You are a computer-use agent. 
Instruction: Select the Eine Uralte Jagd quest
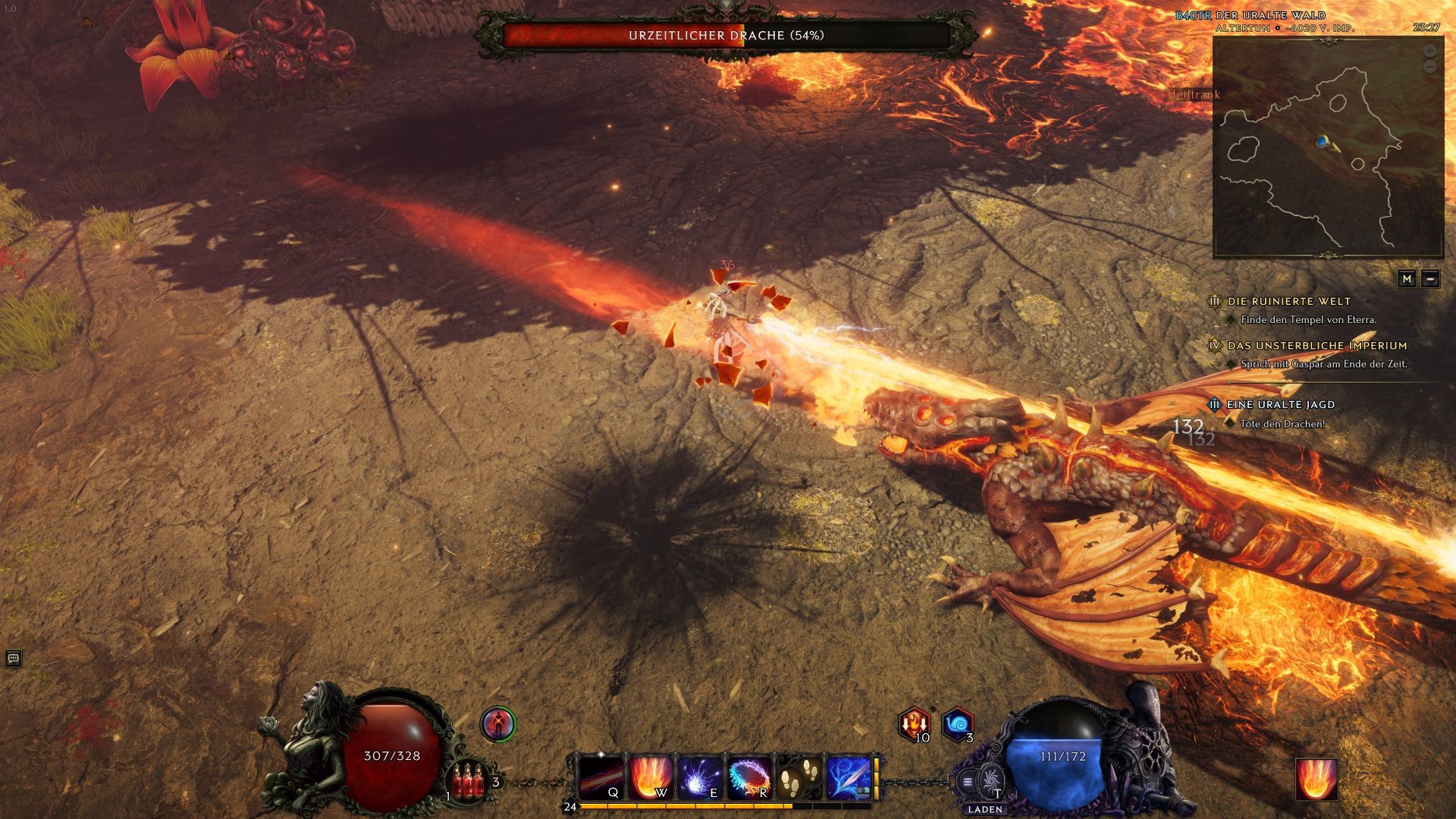1282,404
